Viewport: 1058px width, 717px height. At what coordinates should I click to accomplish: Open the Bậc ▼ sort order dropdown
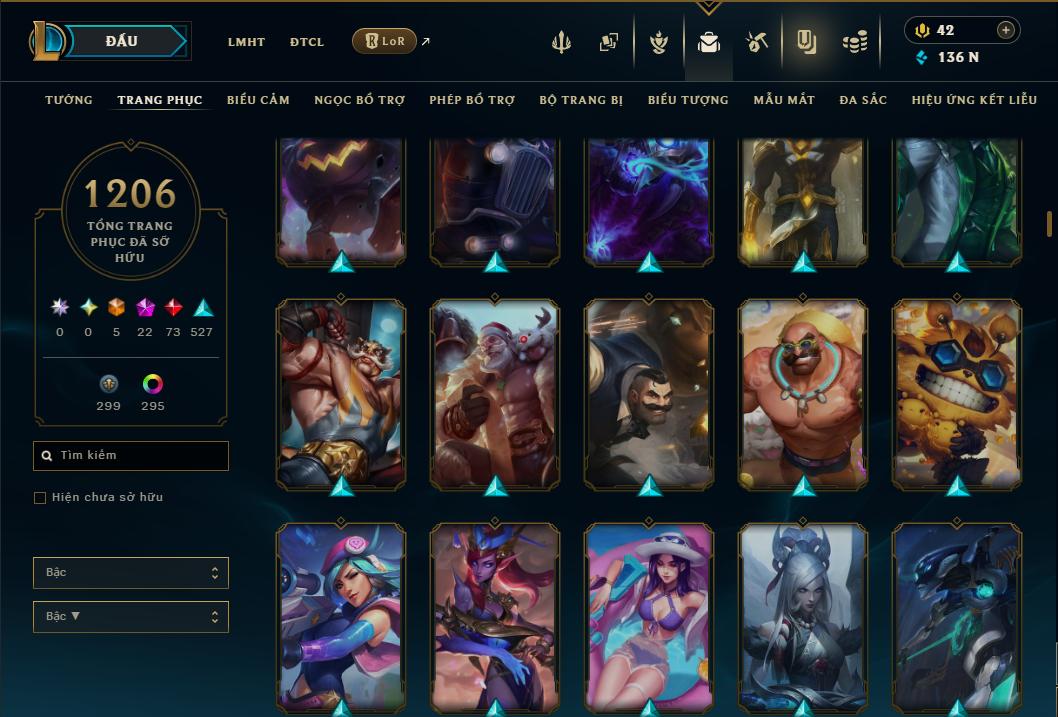tap(131, 616)
